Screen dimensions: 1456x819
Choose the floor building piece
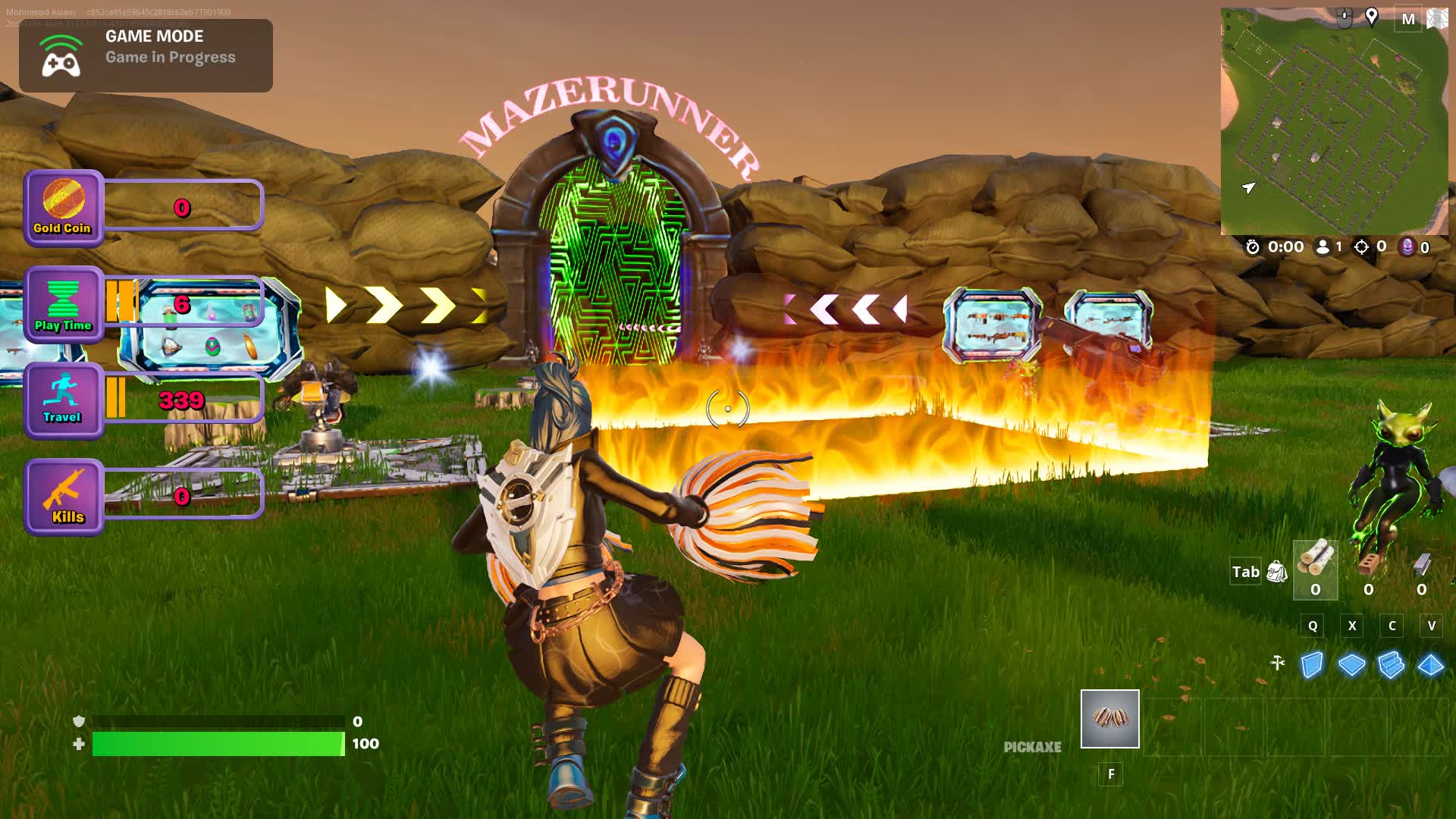(x=1351, y=665)
